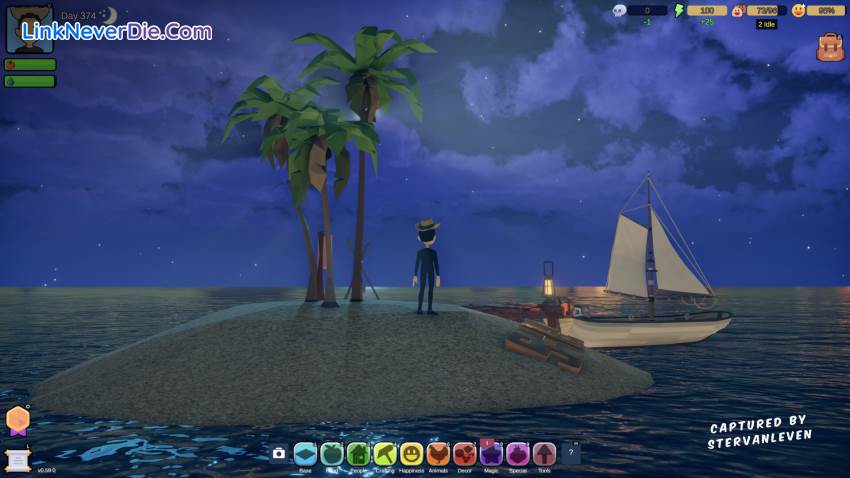Click the population villager icon
The height and width of the screenshot is (478, 850).
click(x=738, y=11)
